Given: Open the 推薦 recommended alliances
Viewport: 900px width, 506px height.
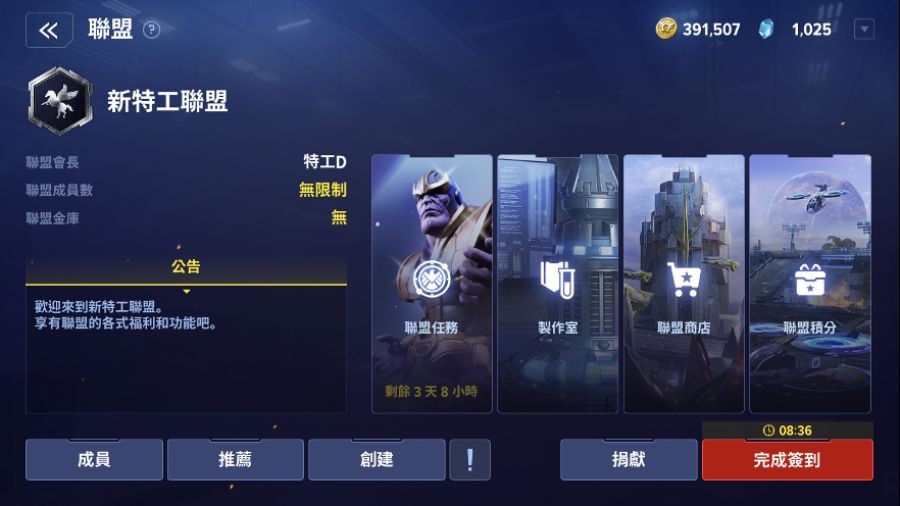Looking at the screenshot, I should click(235, 460).
